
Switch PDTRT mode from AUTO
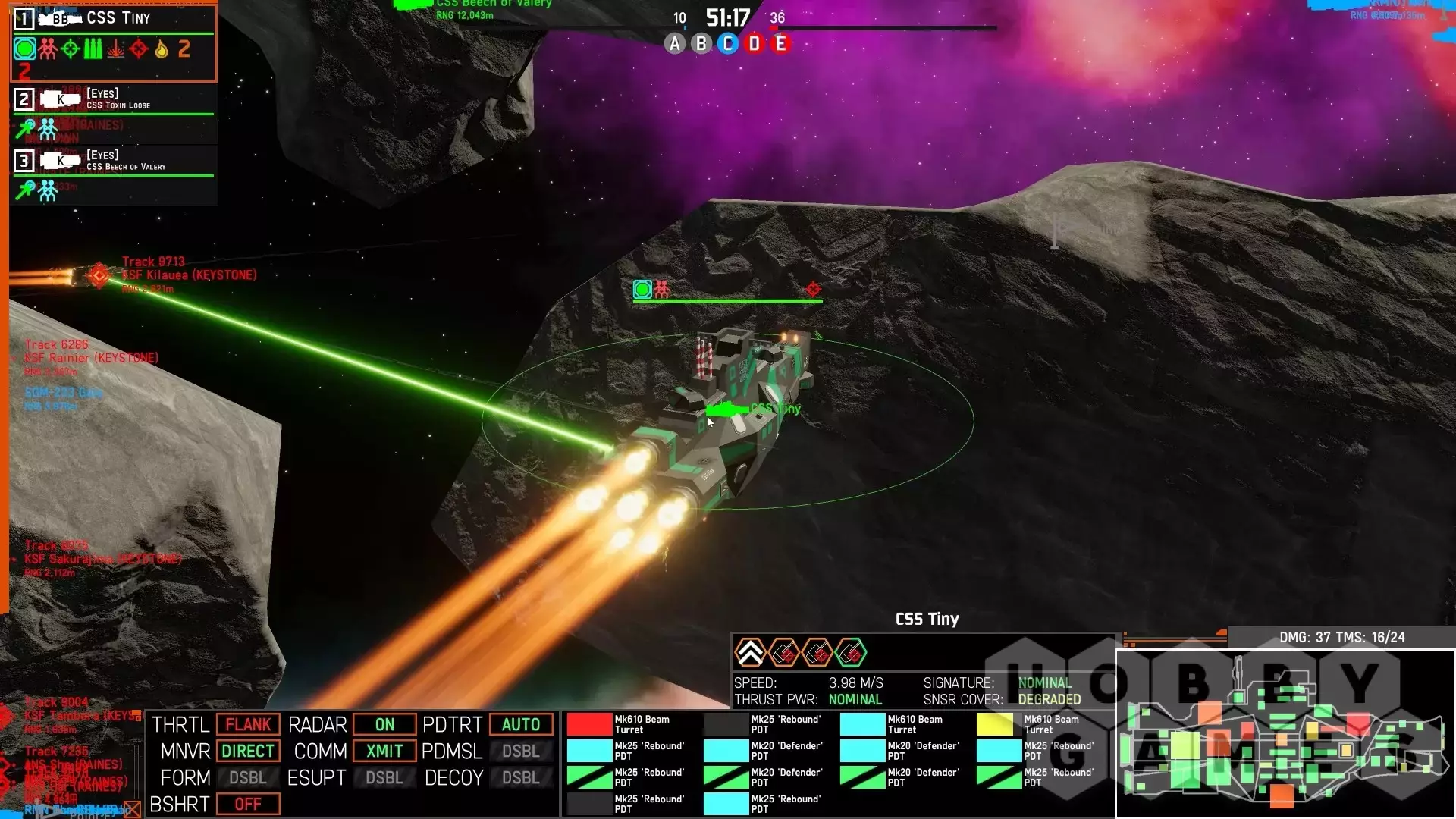click(521, 725)
